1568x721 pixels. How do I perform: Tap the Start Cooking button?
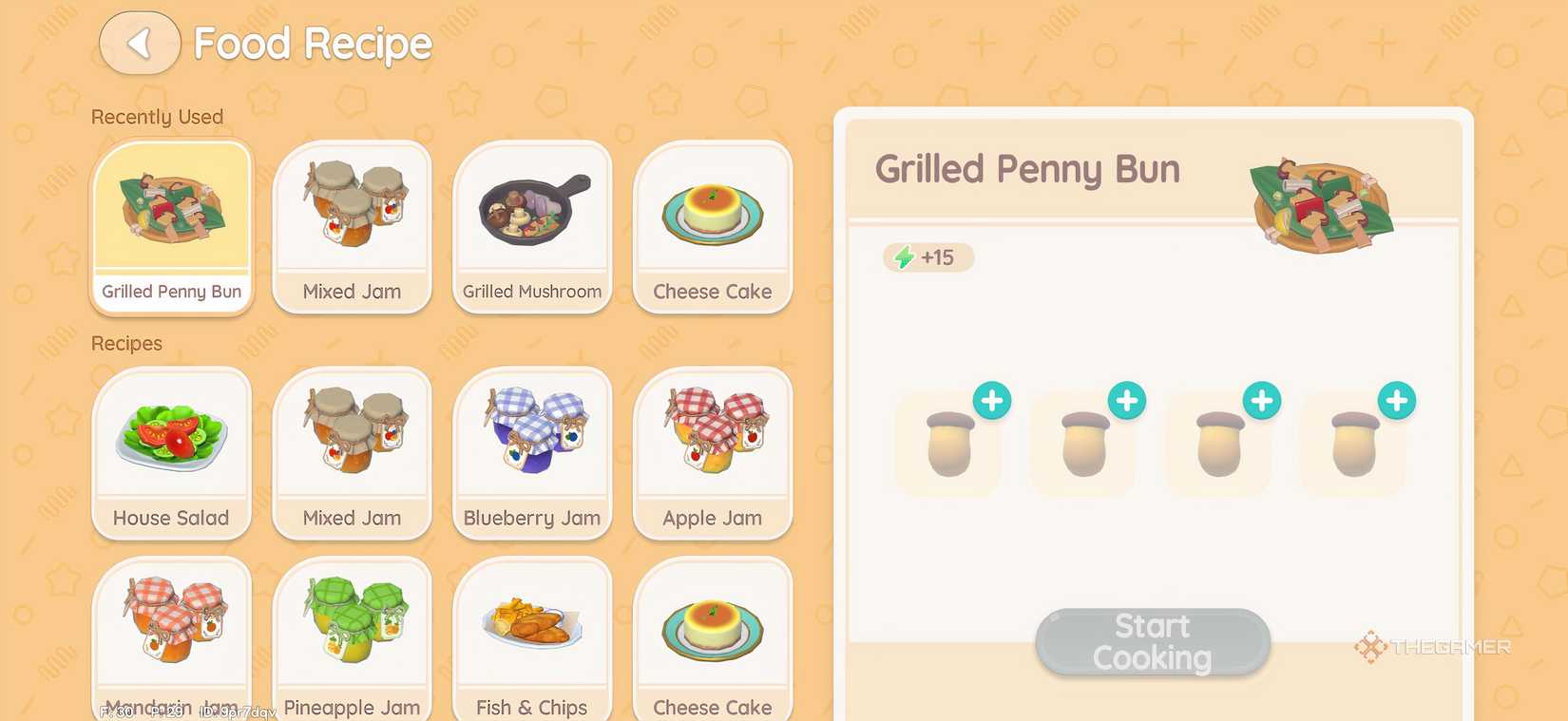(x=1152, y=640)
